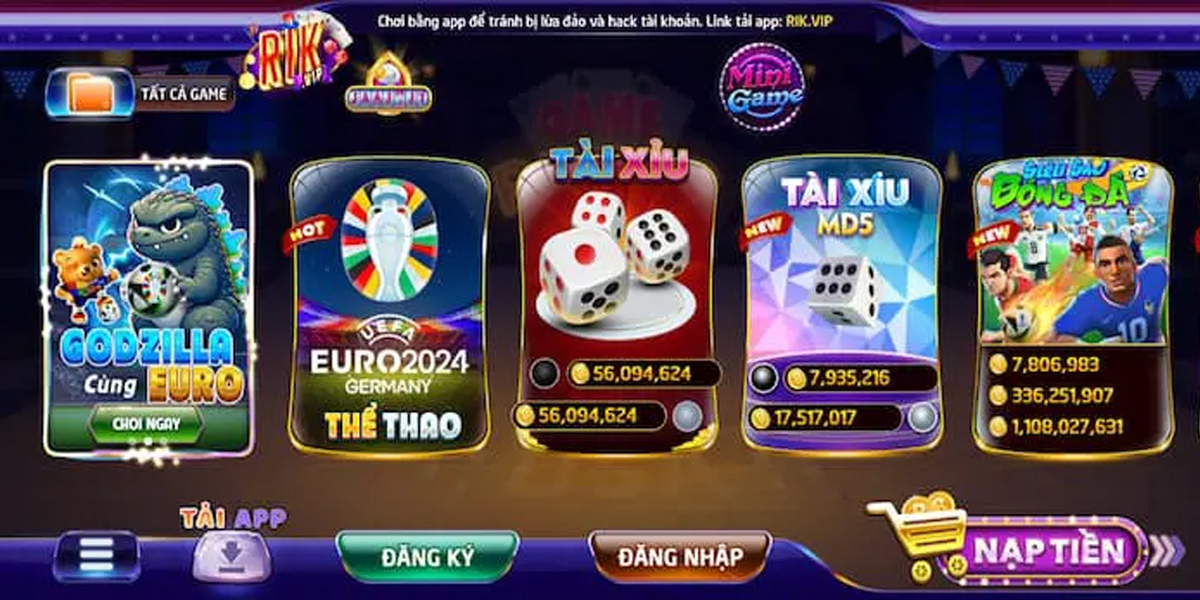Click Chơi Ngay on the Godzilla banner
Image resolution: width=1200 pixels, height=600 pixels.
(146, 424)
